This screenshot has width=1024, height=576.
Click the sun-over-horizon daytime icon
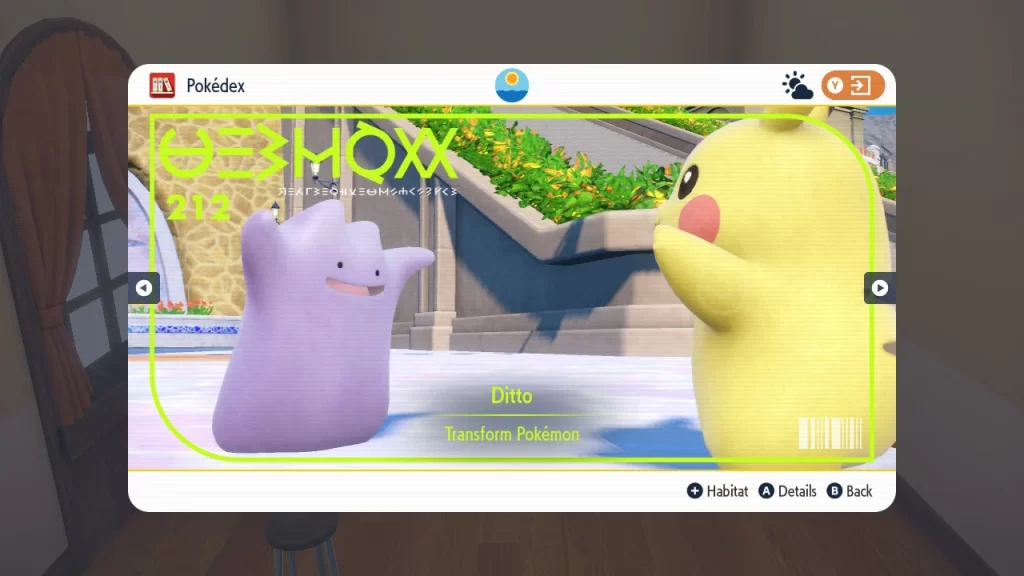pos(512,85)
